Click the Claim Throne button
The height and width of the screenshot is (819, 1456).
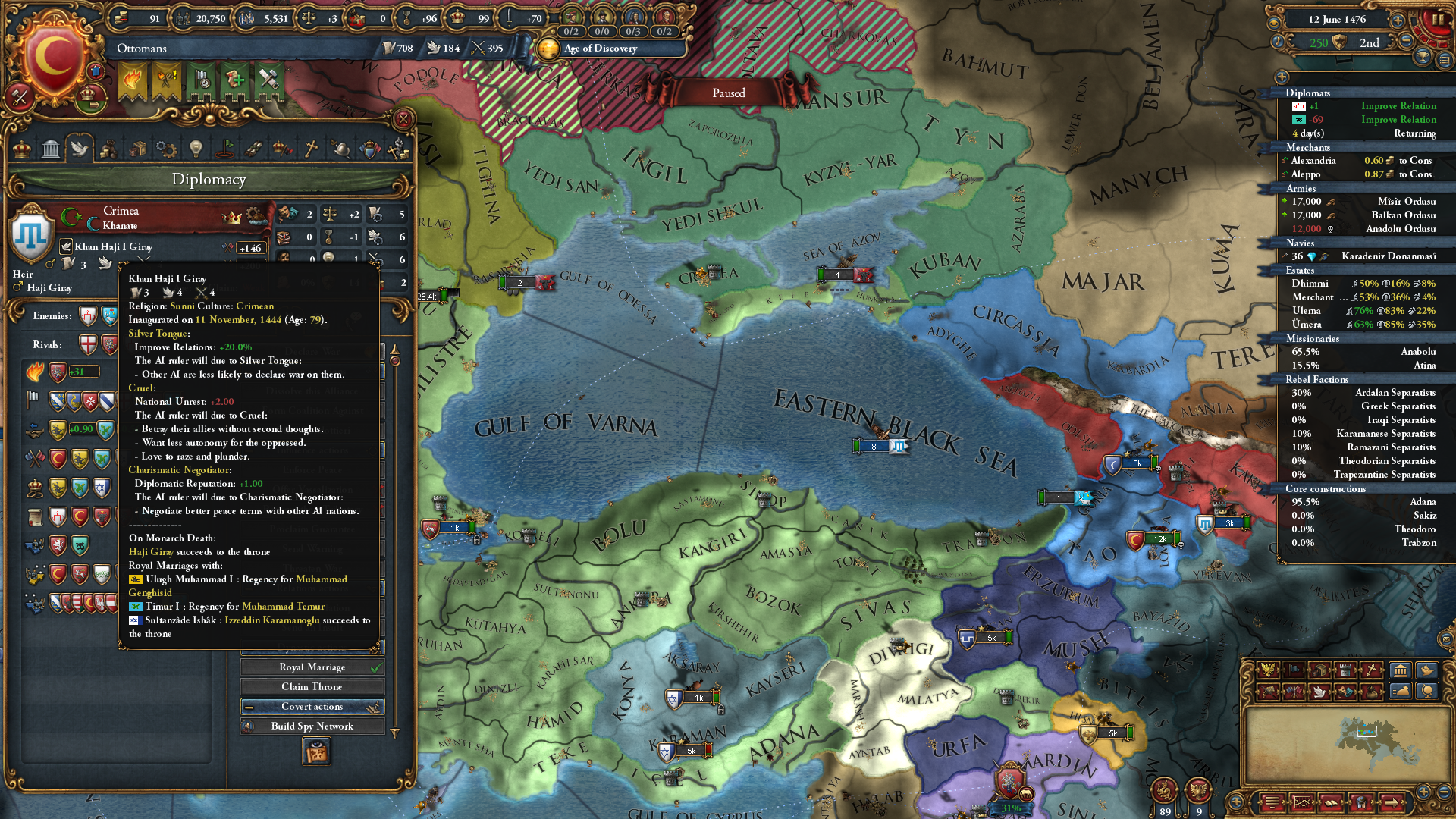312,686
